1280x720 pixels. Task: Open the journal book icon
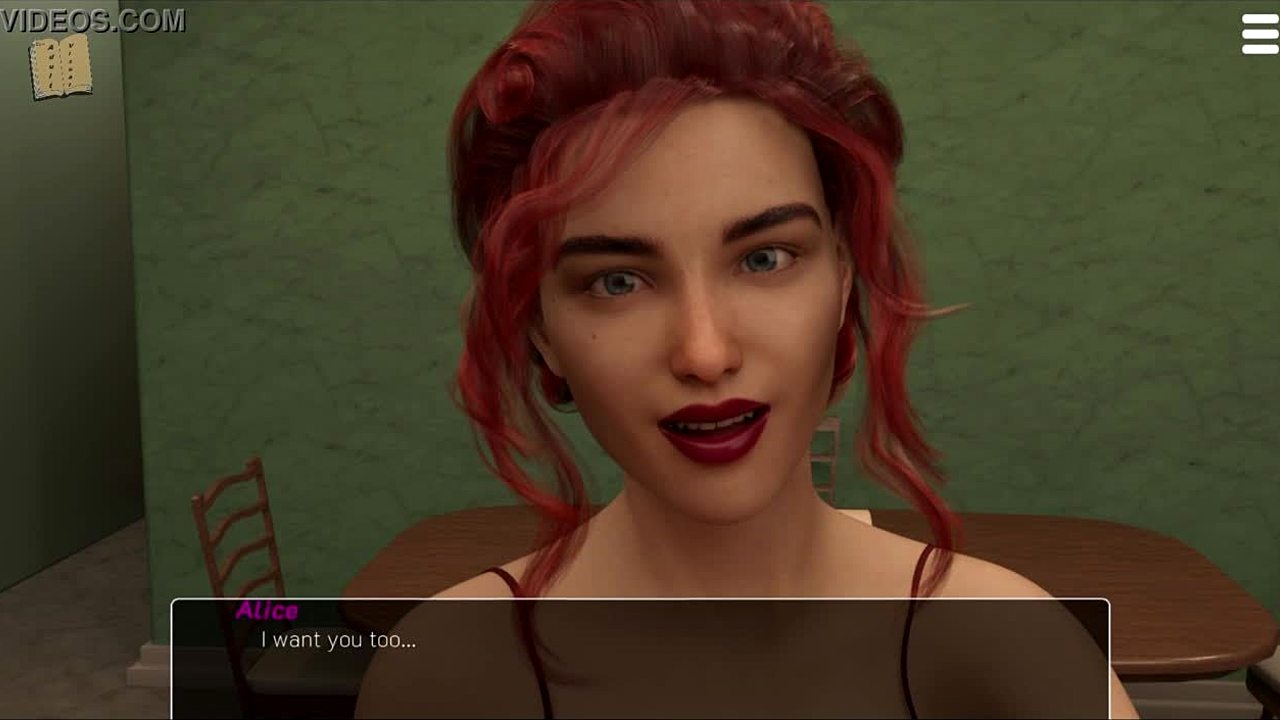click(61, 68)
